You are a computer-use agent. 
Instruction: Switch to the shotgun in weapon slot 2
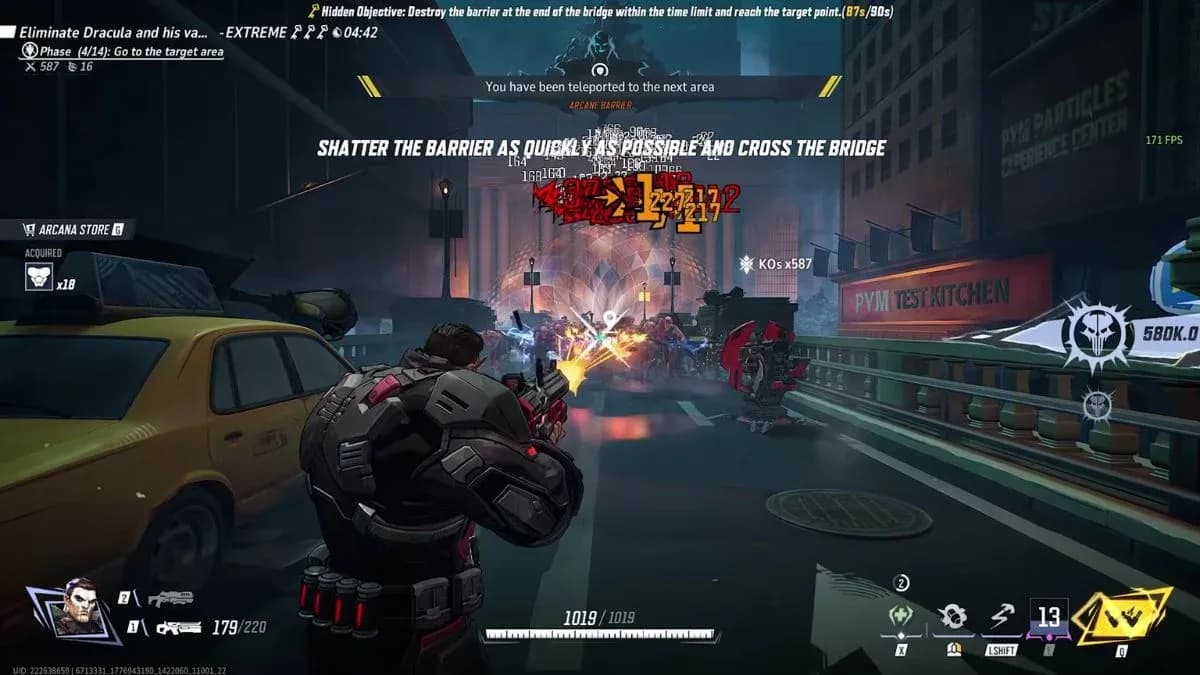tap(169, 599)
